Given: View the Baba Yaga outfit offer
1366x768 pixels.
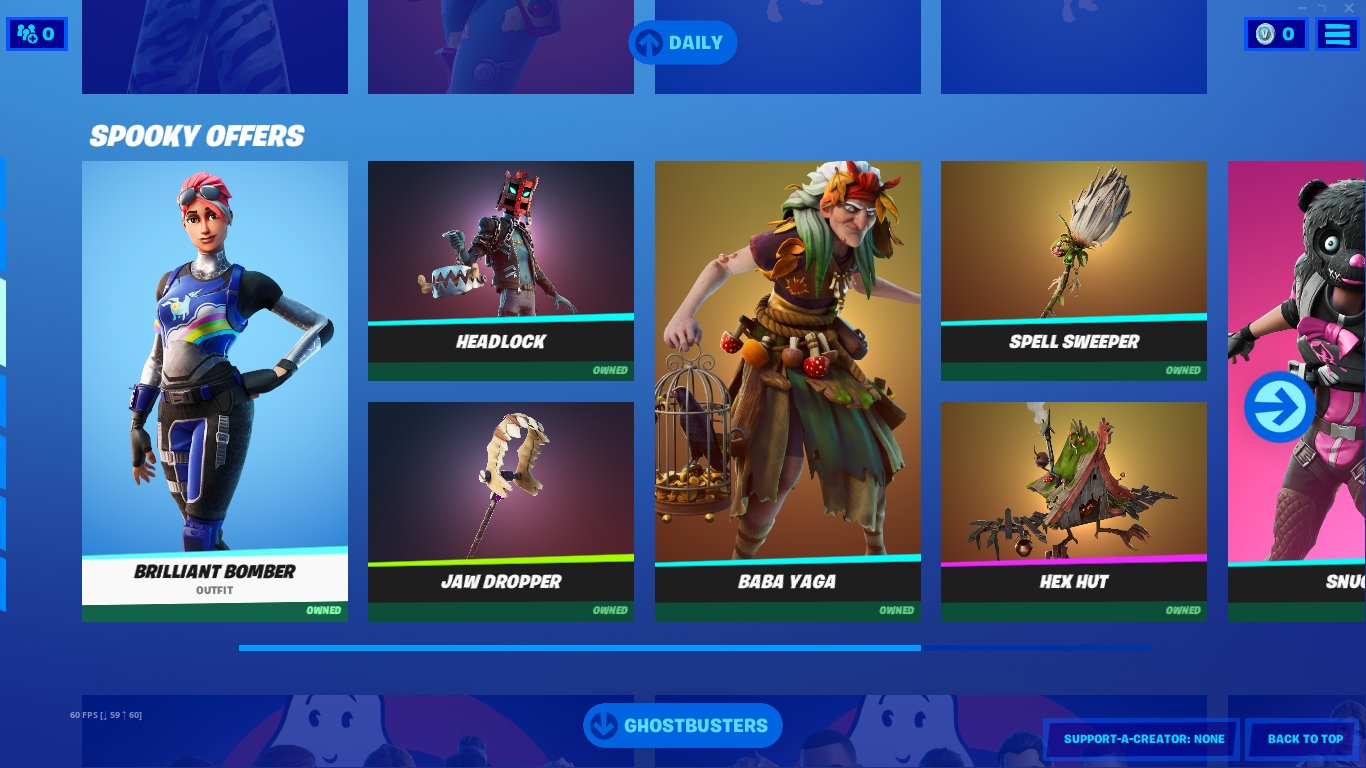Looking at the screenshot, I should pos(788,390).
